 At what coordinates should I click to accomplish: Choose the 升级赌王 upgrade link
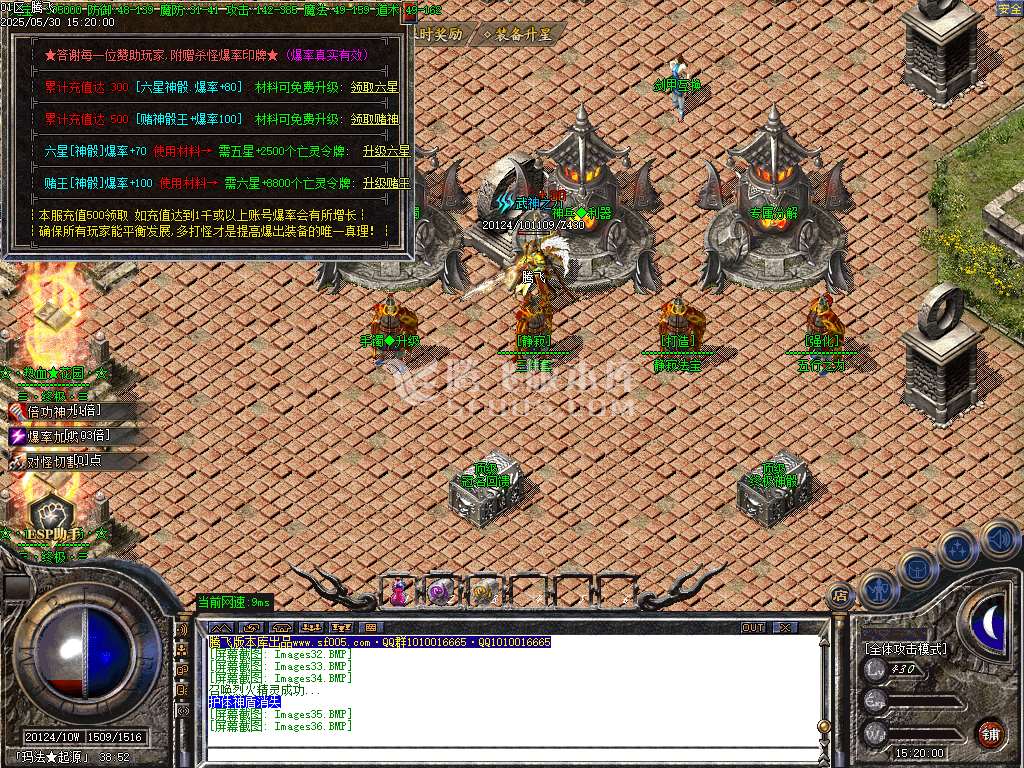[386, 184]
